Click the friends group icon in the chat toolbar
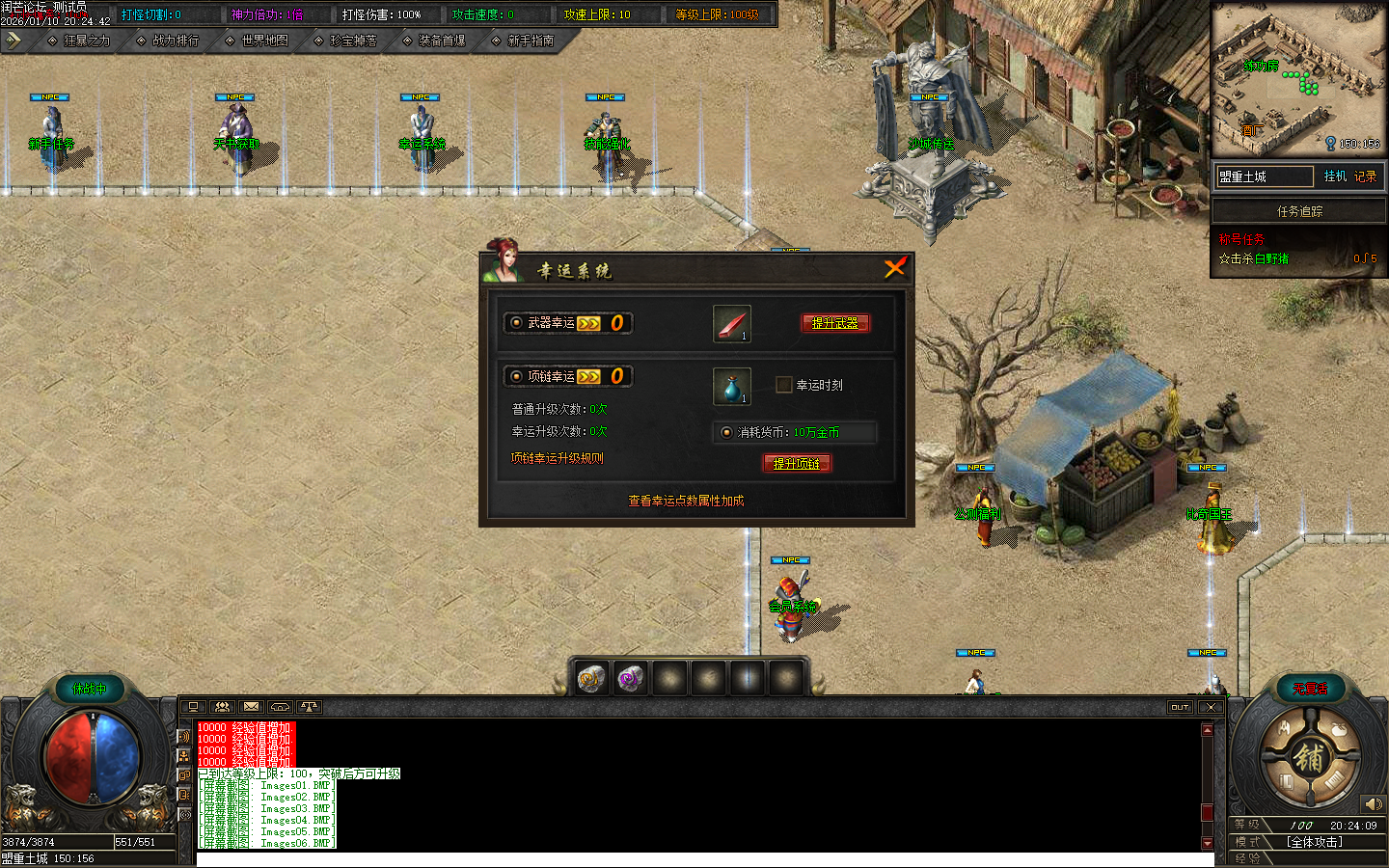Screen dimensions: 1389x868 pyautogui.click(x=222, y=707)
